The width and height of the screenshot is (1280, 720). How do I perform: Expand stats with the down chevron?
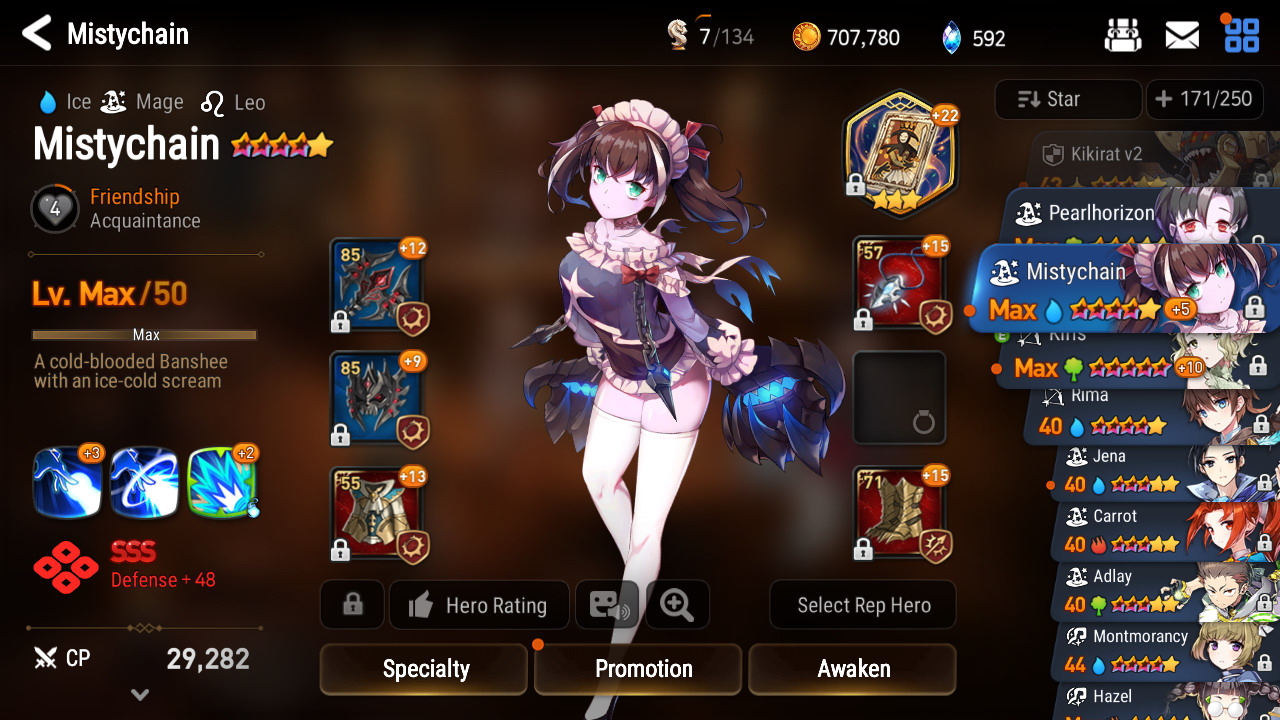coord(140,694)
